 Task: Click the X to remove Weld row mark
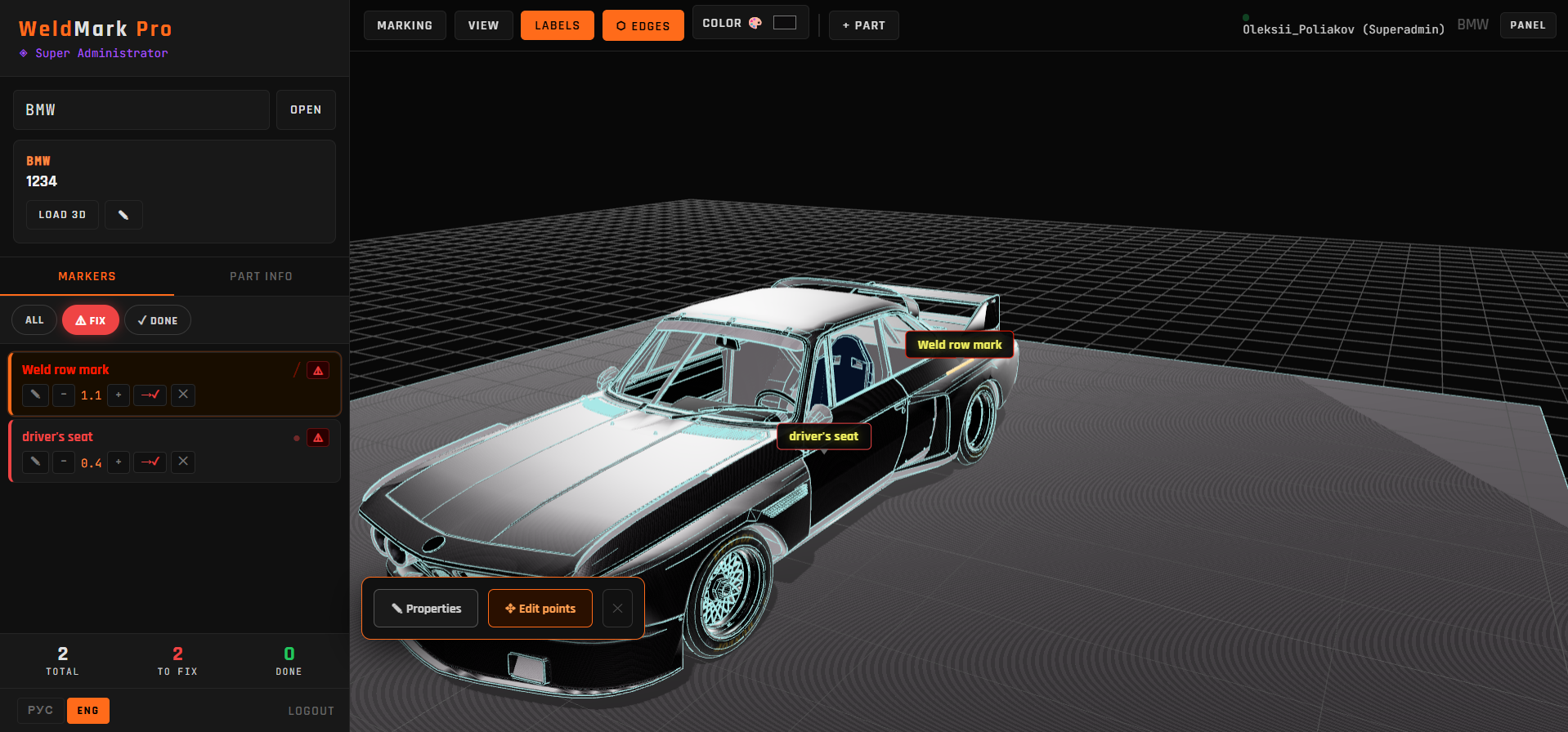coord(182,395)
